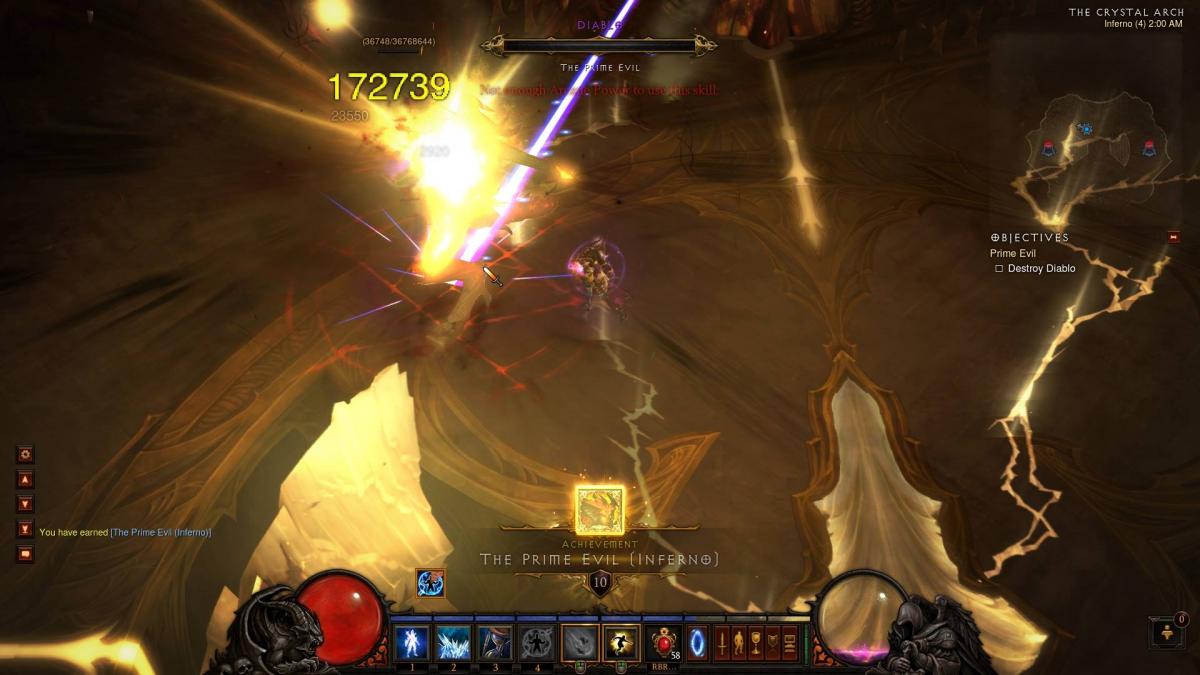Select the greyed-out left mouse skill
Viewport: 1200px width, 675px height.
coord(579,642)
